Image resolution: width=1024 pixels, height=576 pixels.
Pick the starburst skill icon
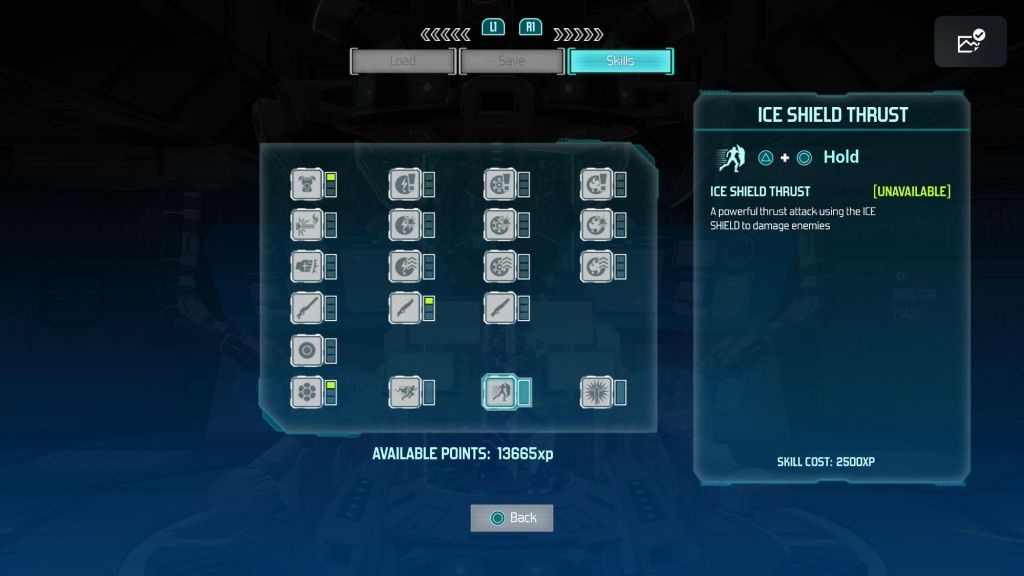tap(596, 392)
